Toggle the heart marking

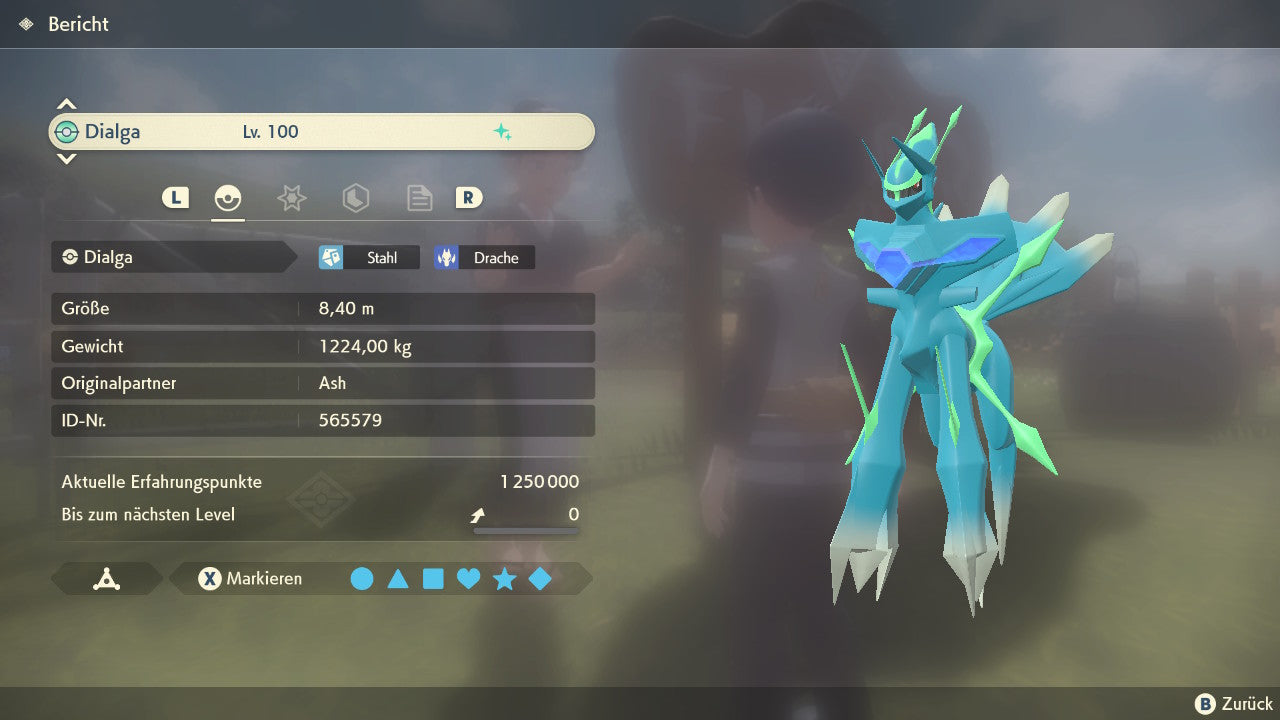pyautogui.click(x=468, y=578)
